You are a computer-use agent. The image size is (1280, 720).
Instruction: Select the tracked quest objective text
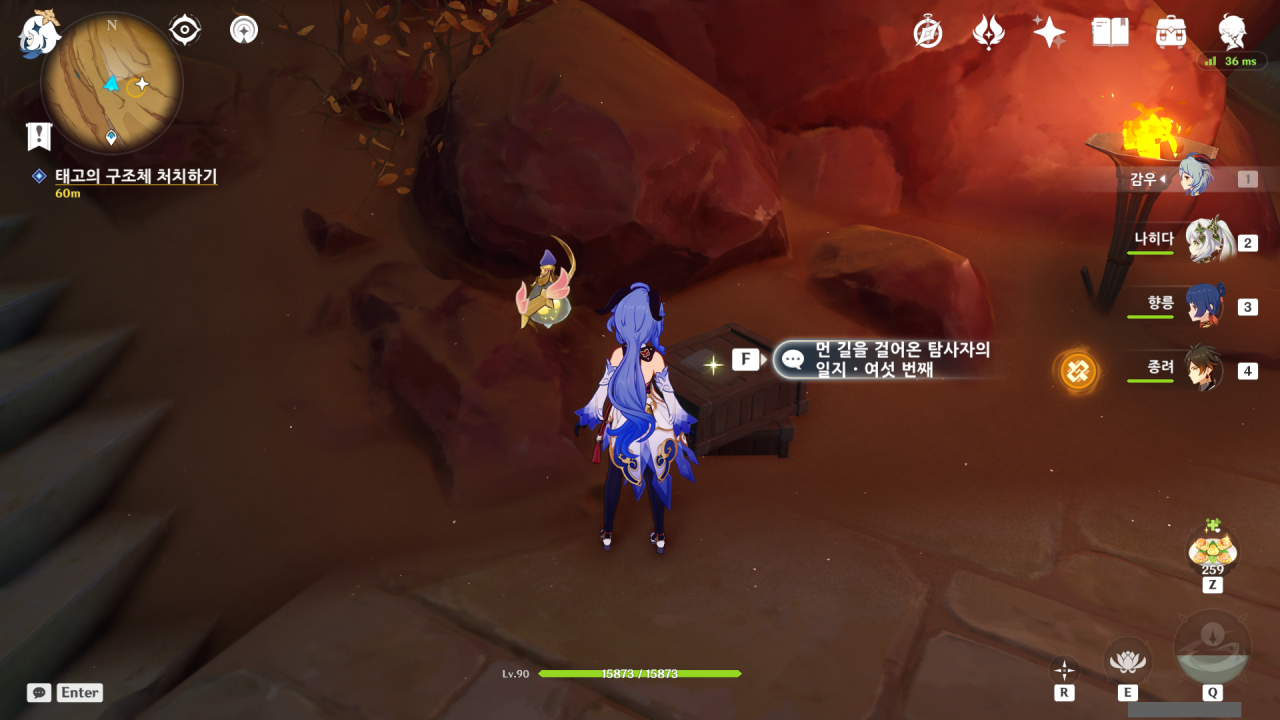click(x=136, y=176)
